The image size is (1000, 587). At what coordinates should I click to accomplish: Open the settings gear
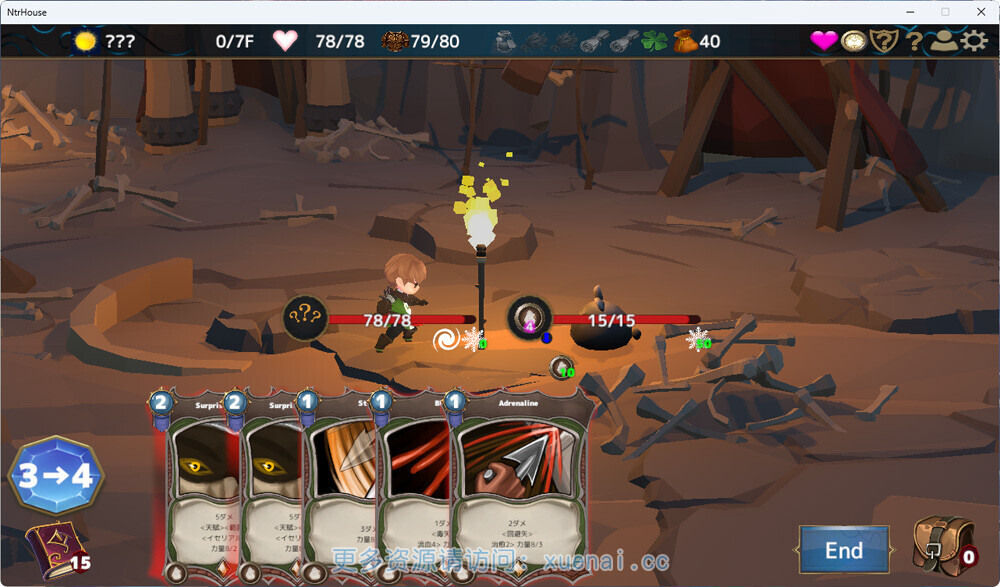click(x=973, y=41)
